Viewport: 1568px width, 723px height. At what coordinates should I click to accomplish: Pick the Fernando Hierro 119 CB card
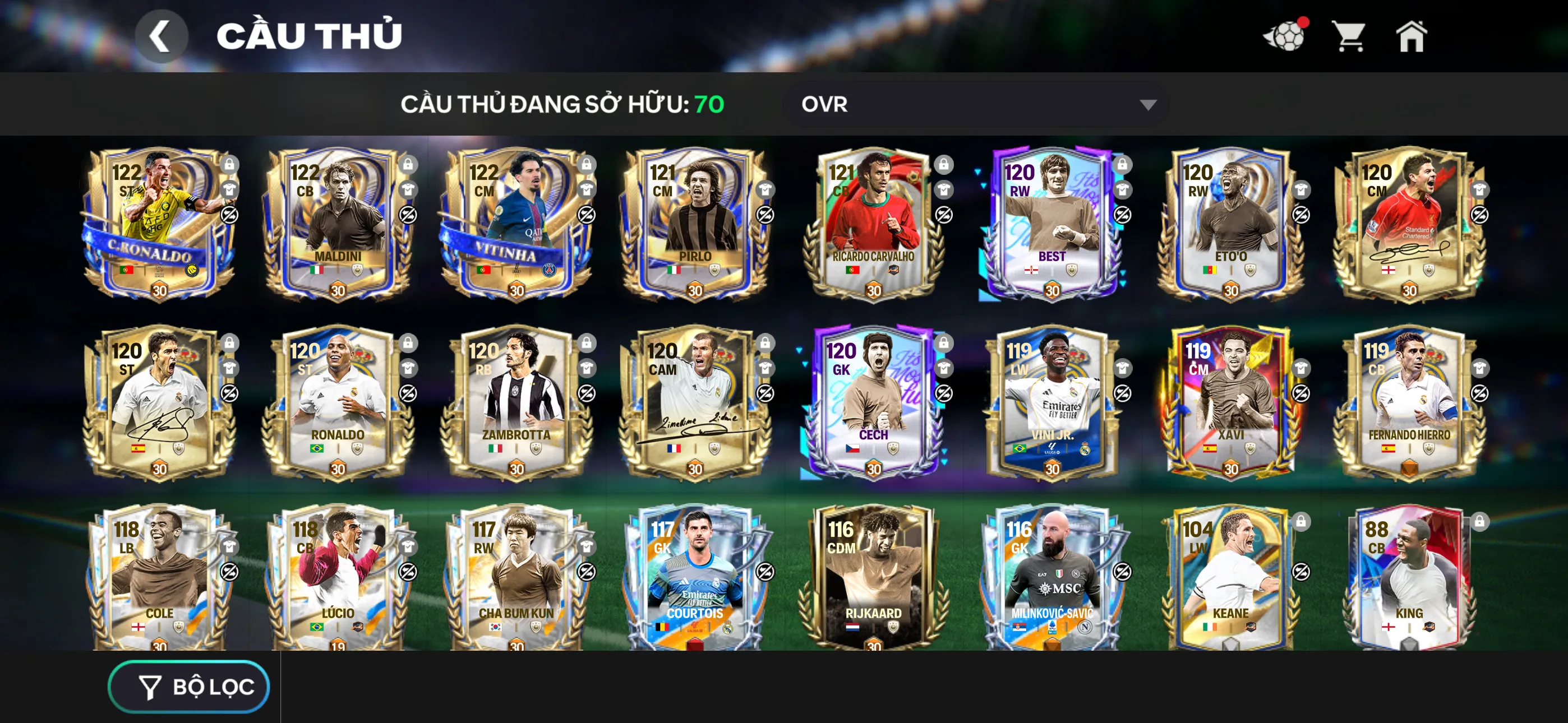coord(1409,402)
